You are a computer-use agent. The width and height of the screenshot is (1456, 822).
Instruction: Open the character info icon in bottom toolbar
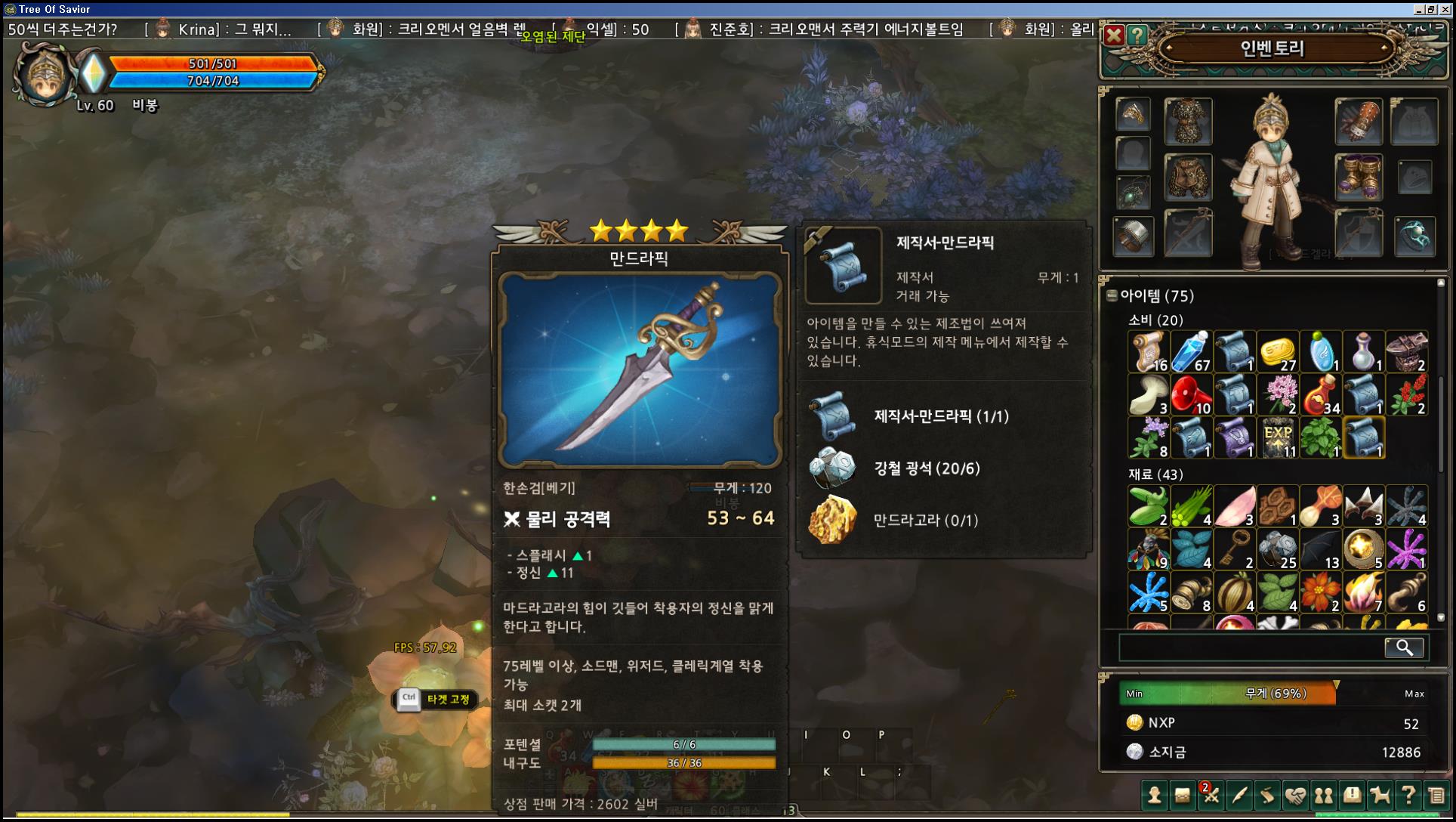point(1155,796)
